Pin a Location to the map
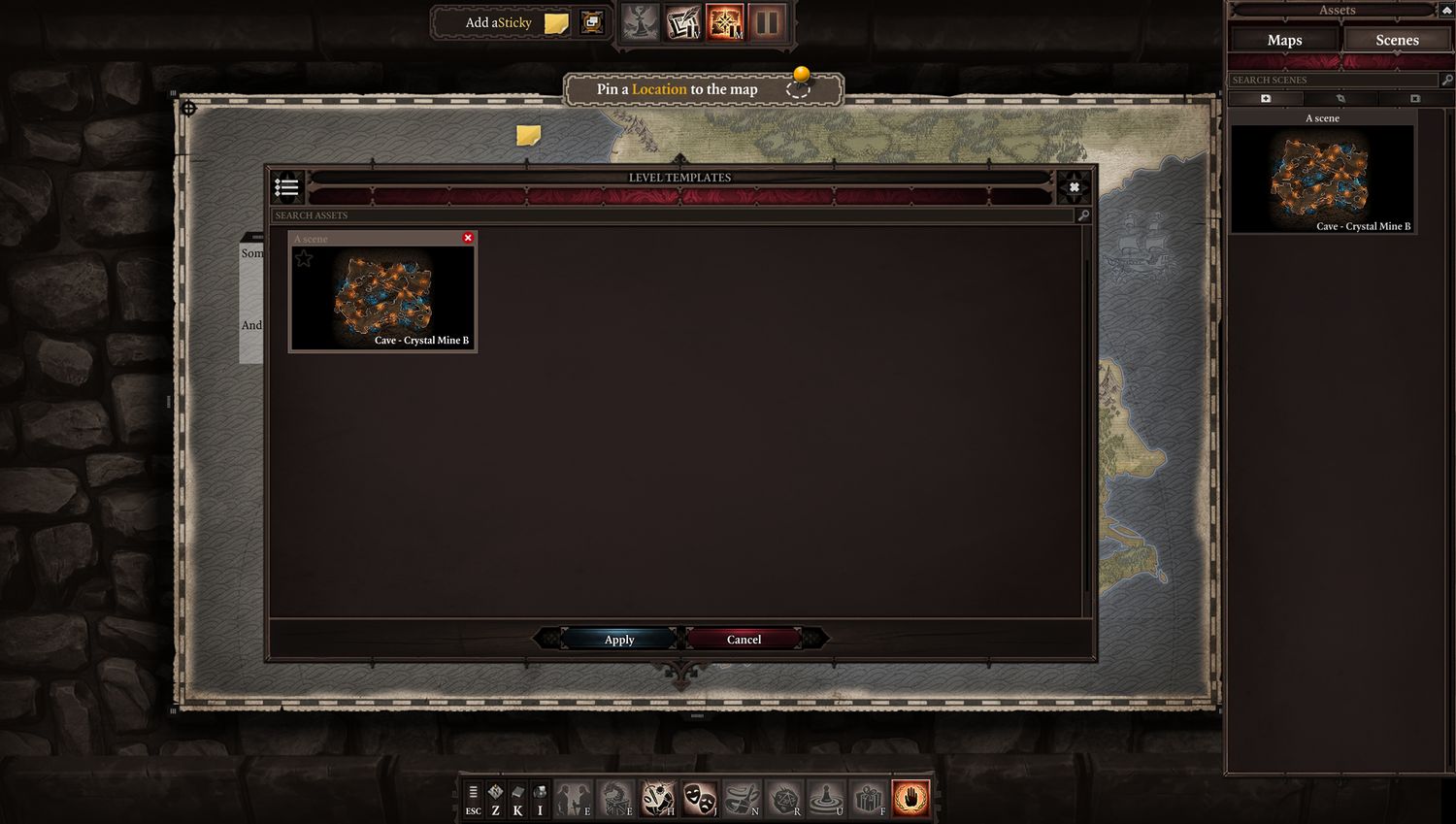 tap(798, 88)
